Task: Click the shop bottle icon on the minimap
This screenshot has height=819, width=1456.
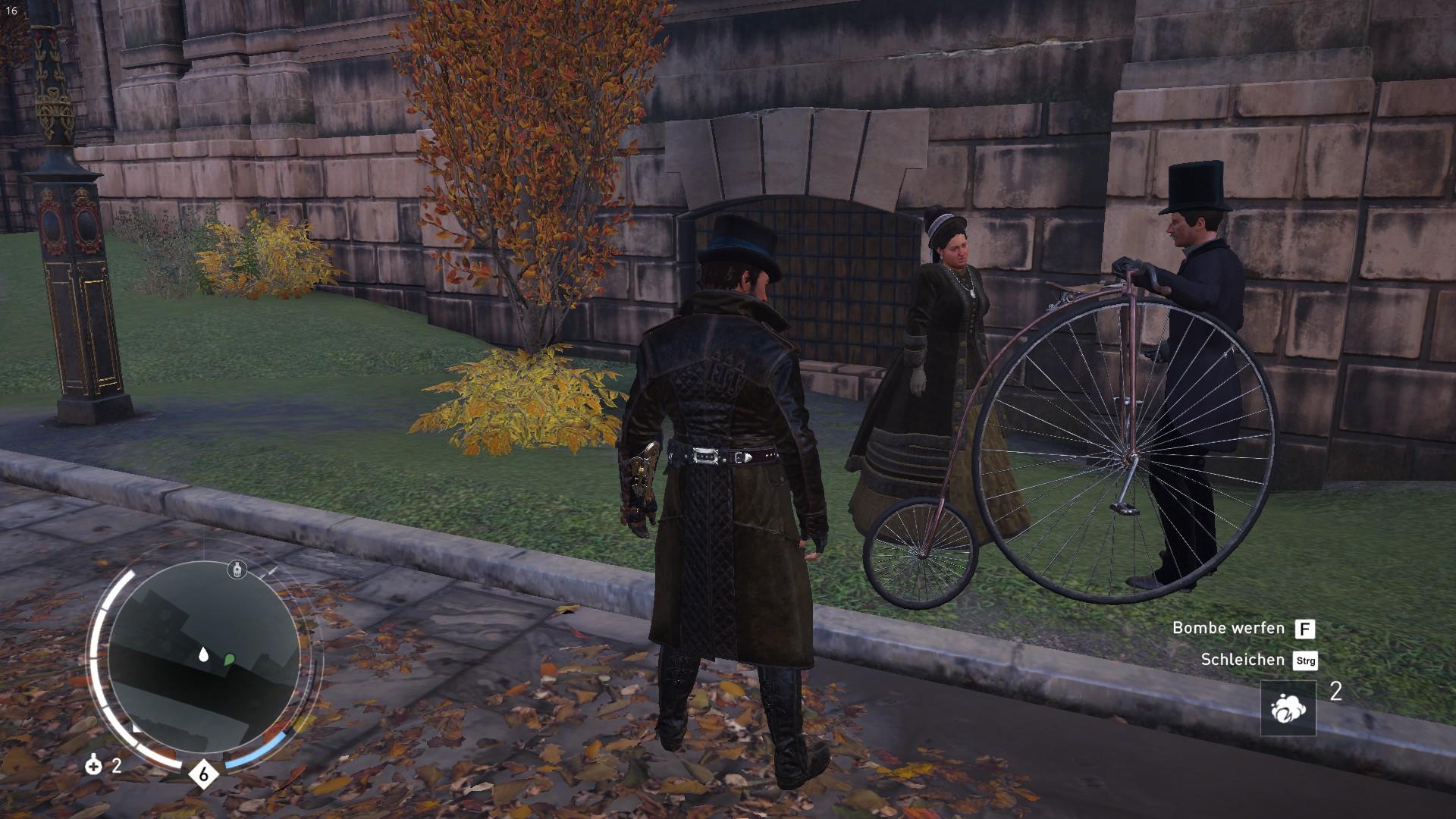Action: pyautogui.click(x=237, y=570)
